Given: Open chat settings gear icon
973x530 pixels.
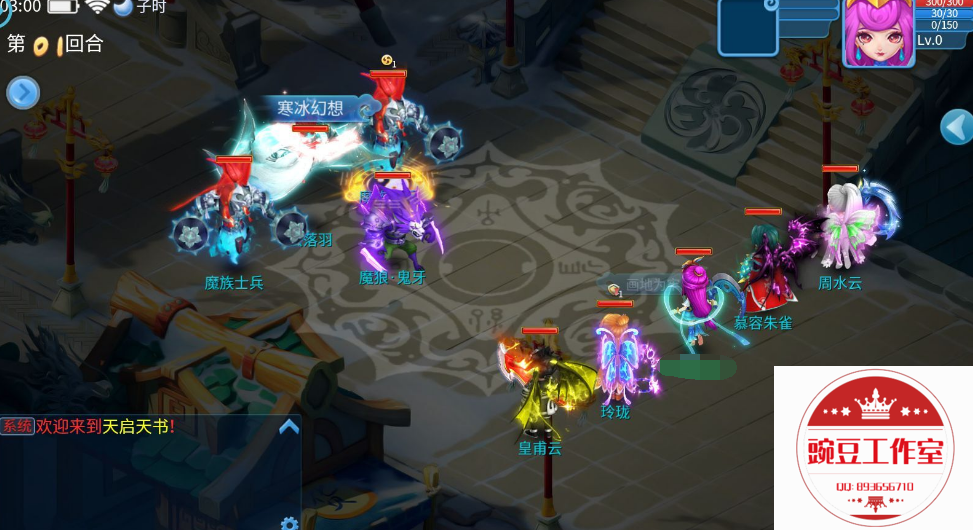Looking at the screenshot, I should tap(289, 523).
